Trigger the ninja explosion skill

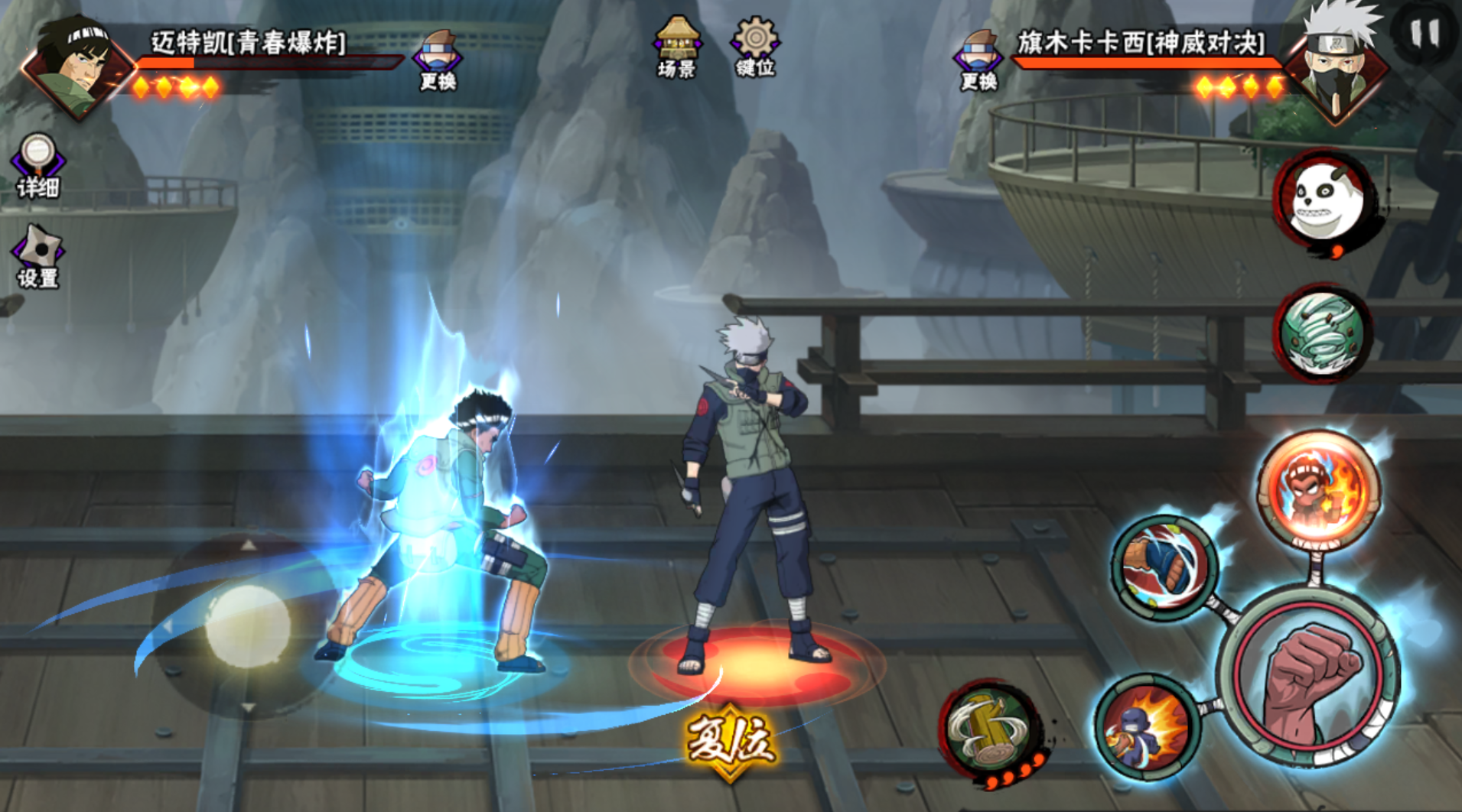[1145, 726]
